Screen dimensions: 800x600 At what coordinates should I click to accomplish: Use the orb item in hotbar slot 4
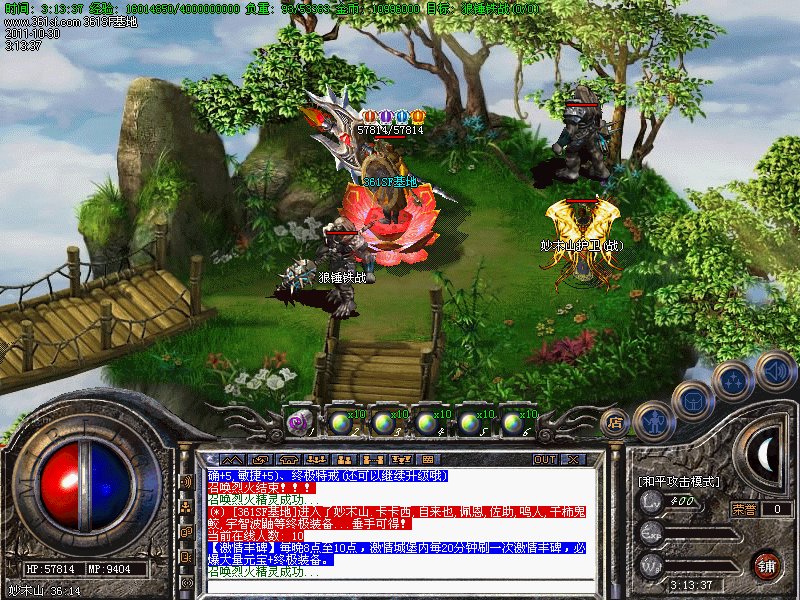pos(426,423)
